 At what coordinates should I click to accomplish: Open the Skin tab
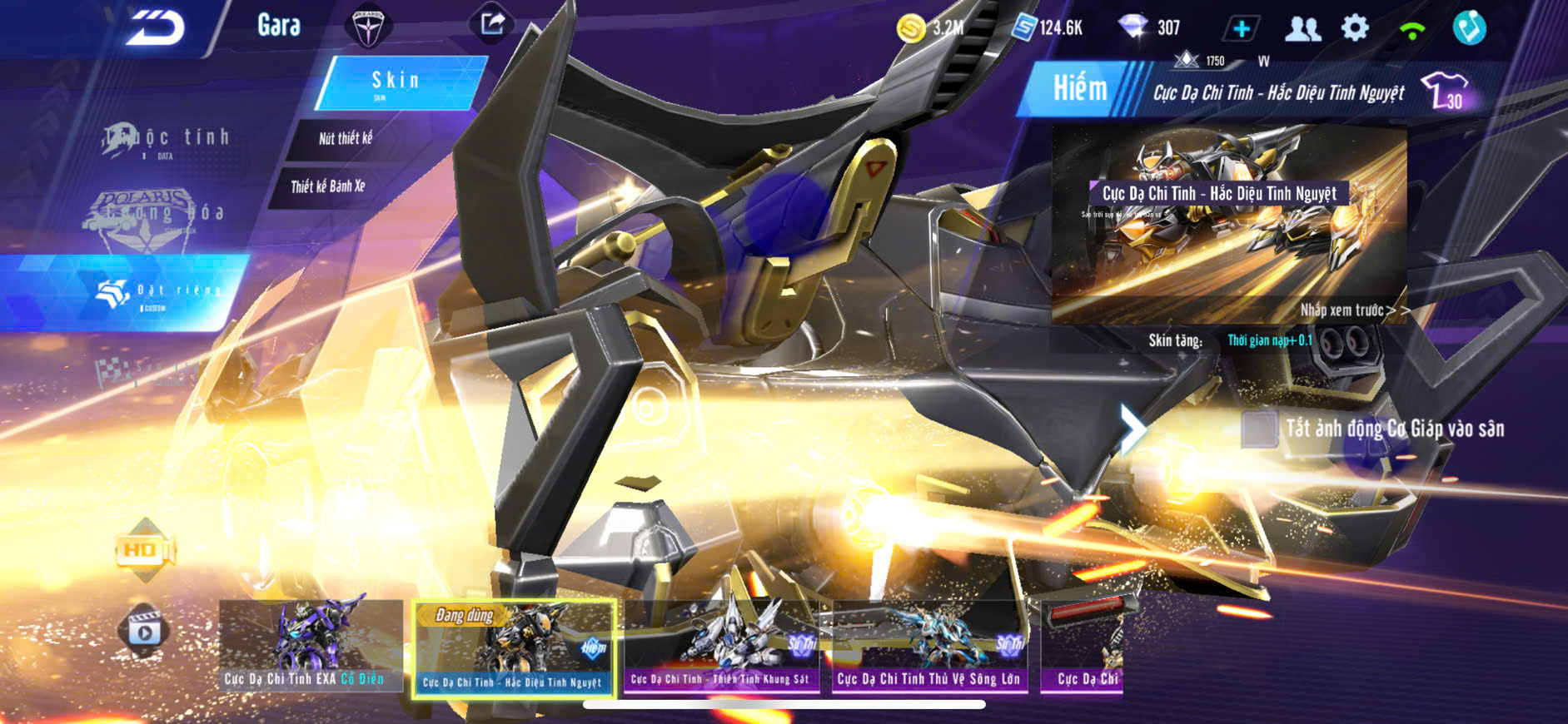point(397,82)
